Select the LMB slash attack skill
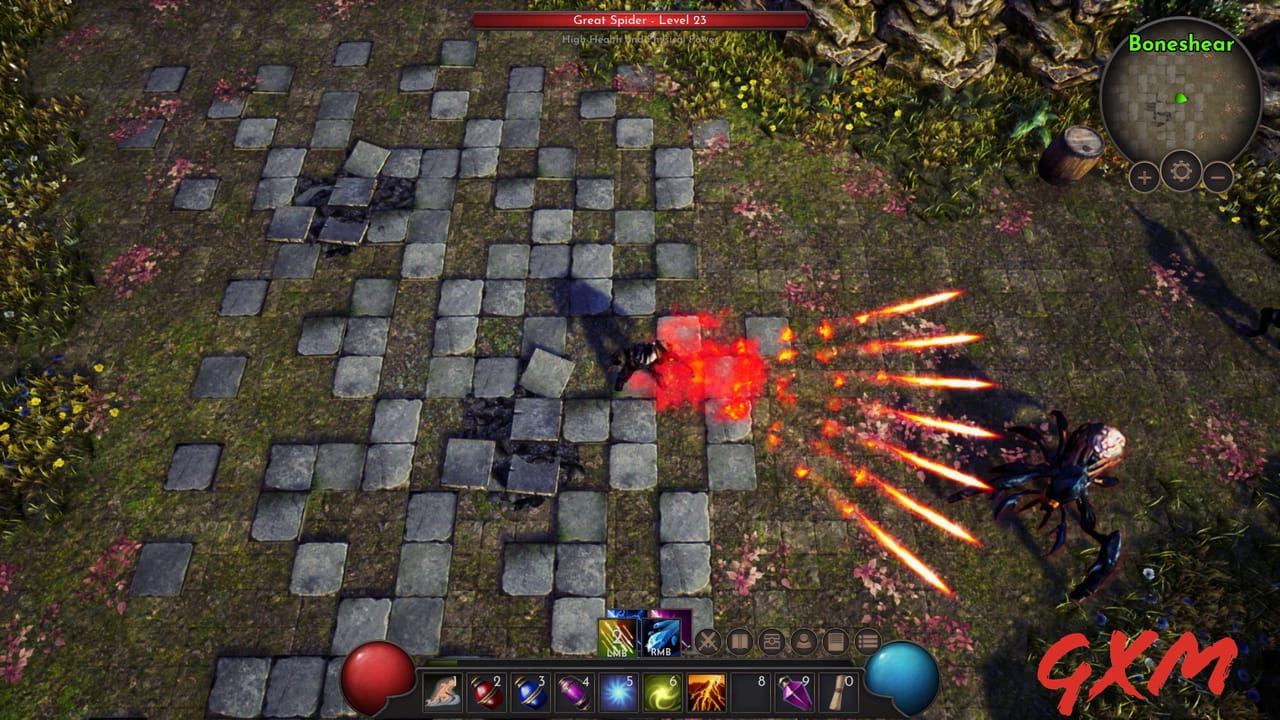The image size is (1280, 720). point(618,637)
